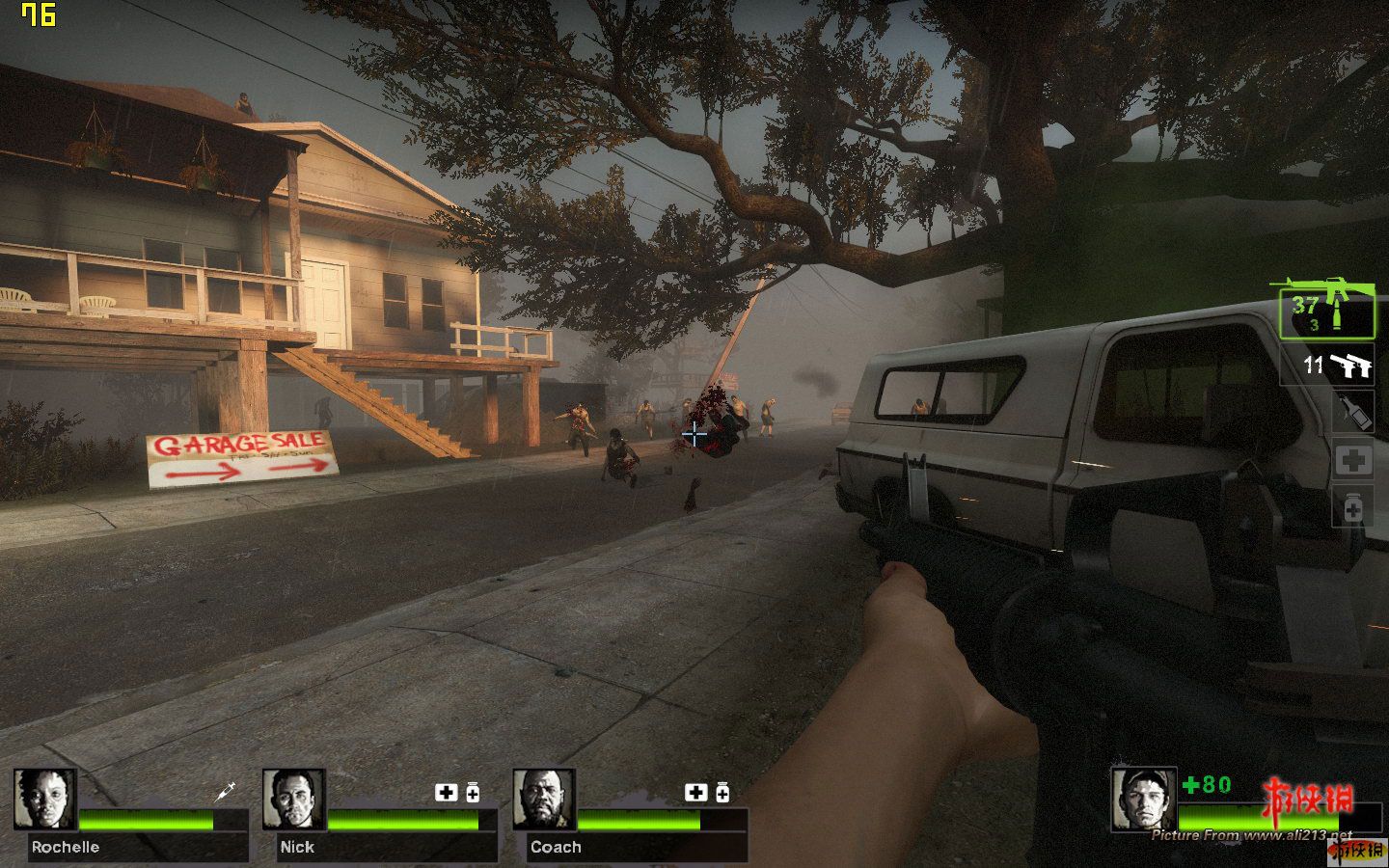Click Nick's teammate portrait

pyautogui.click(x=294, y=800)
